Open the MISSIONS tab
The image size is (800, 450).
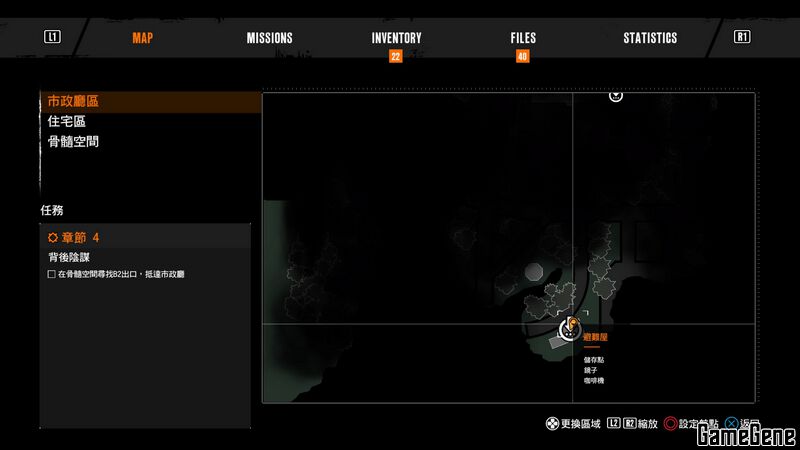[270, 38]
